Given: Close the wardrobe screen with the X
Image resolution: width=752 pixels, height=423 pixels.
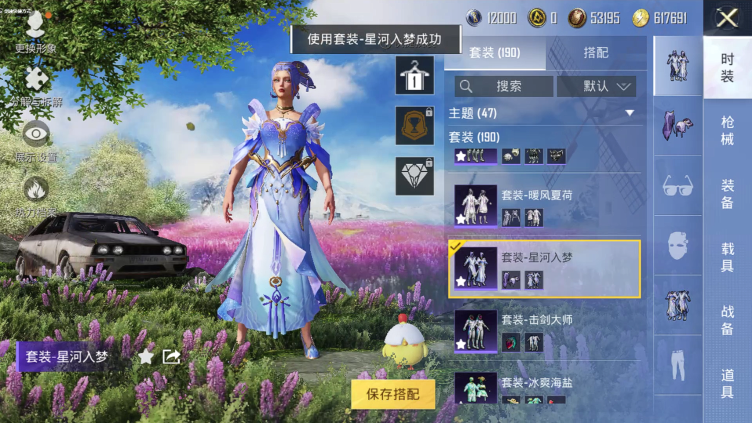Looking at the screenshot, I should [x=727, y=17].
